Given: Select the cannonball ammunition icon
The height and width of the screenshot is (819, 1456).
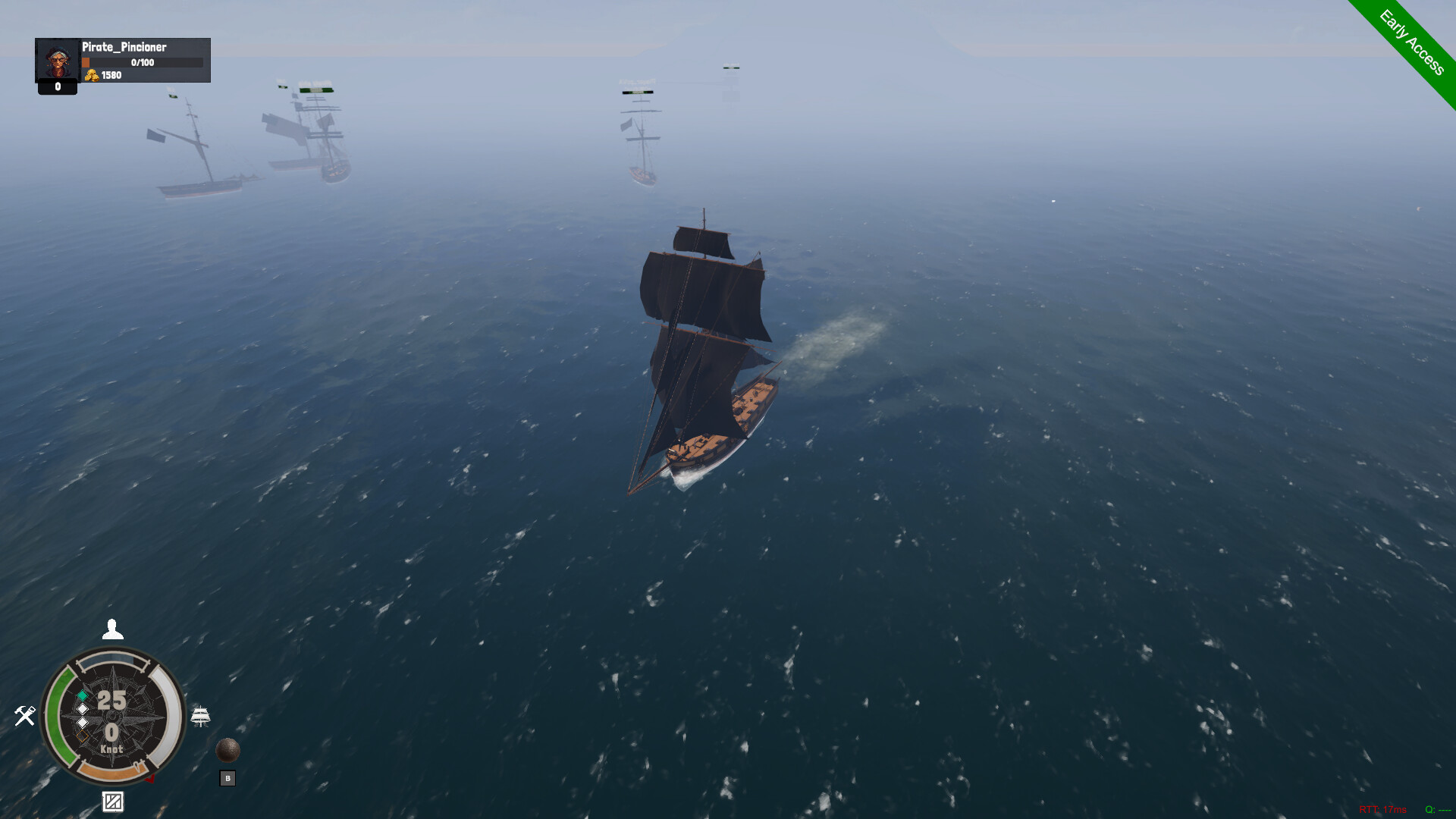Looking at the screenshot, I should click(228, 749).
